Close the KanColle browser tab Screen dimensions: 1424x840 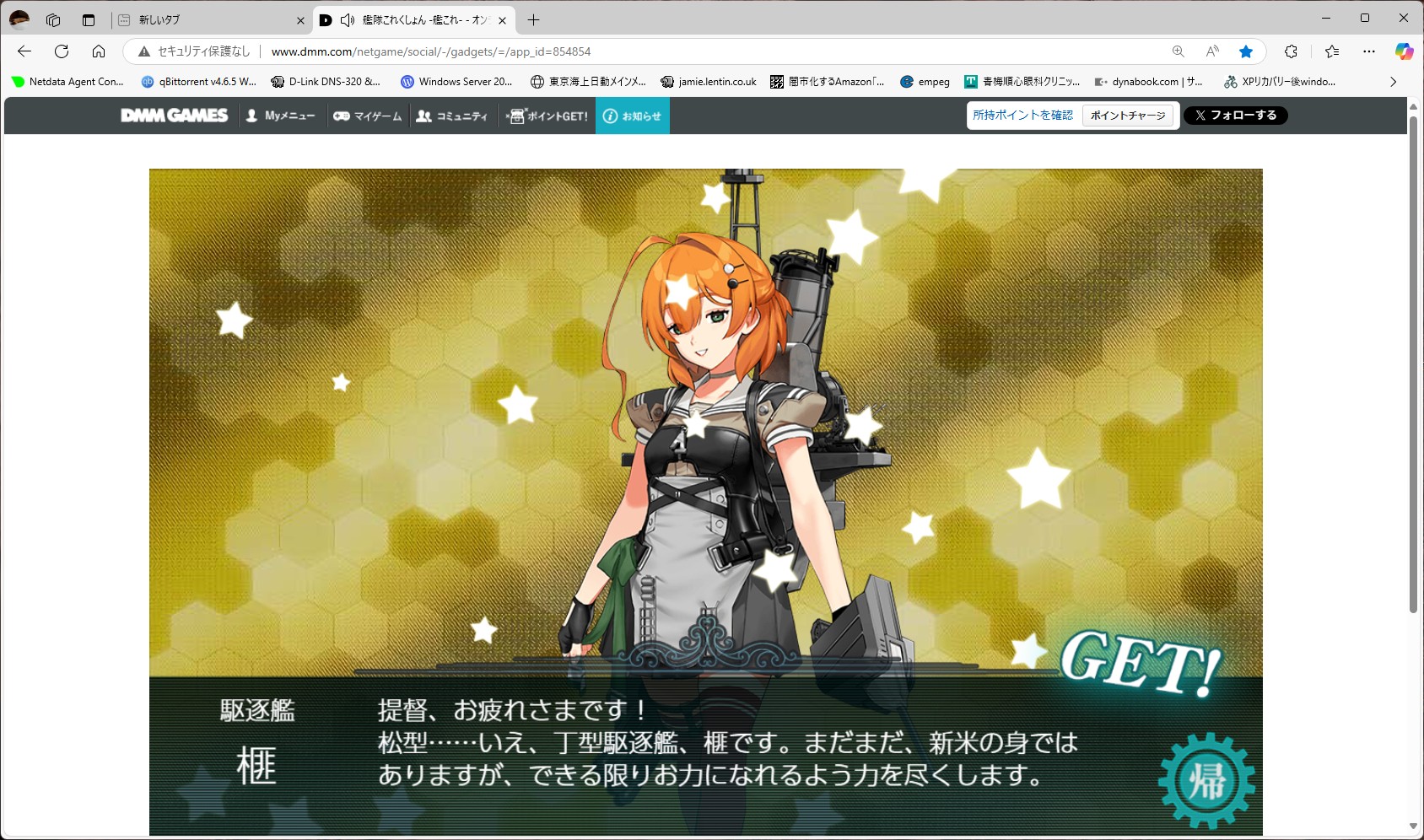coord(502,20)
